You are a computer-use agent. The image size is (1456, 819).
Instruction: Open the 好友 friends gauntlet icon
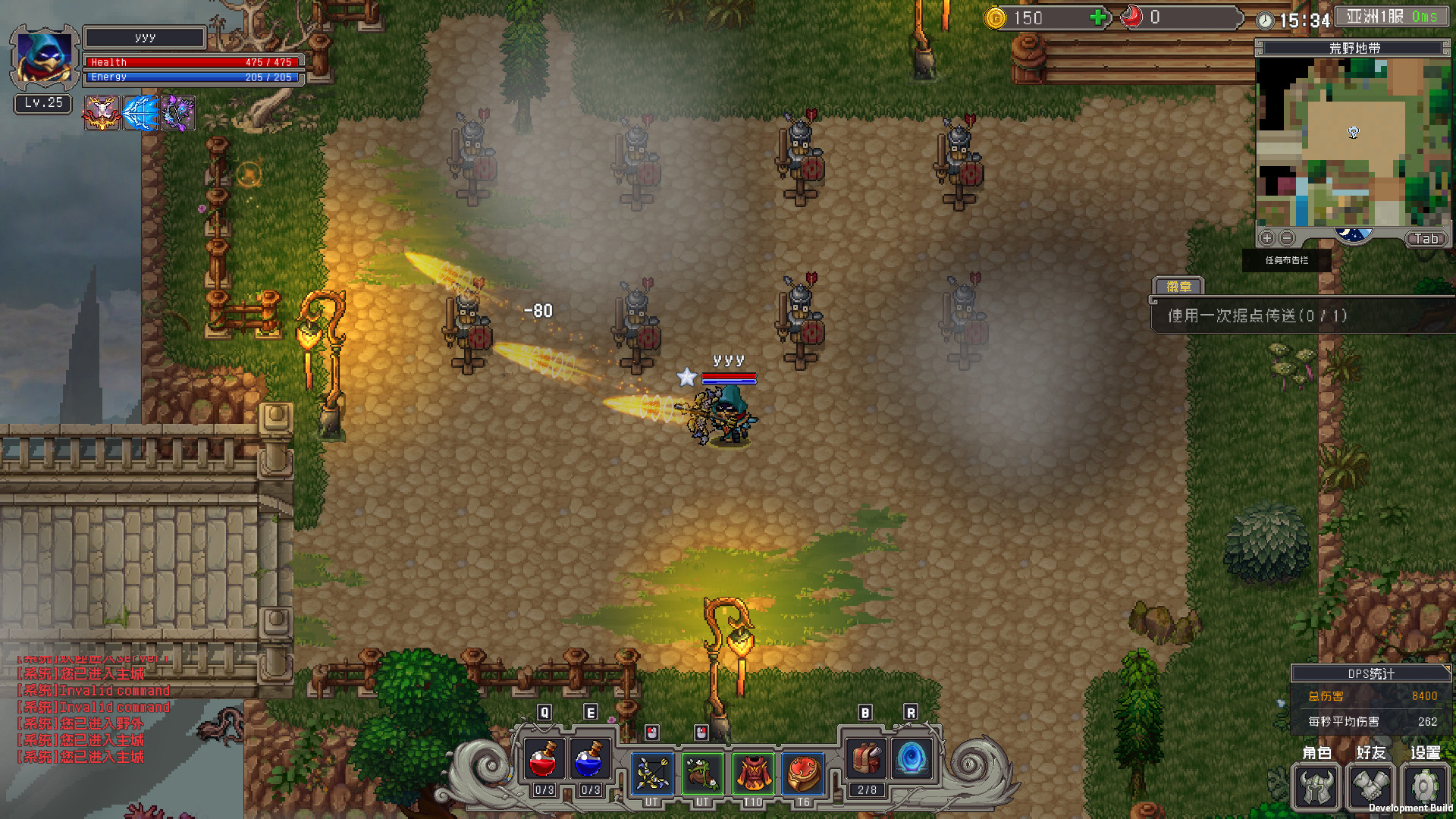point(1370,787)
